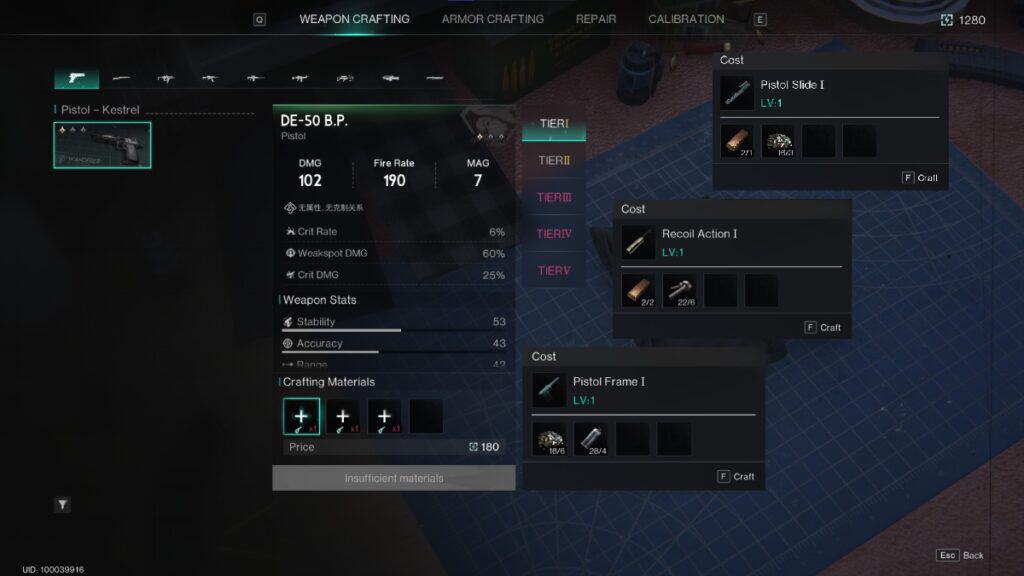This screenshot has height=576, width=1024.
Task: Select Tier V blueprint
Action: [554, 270]
